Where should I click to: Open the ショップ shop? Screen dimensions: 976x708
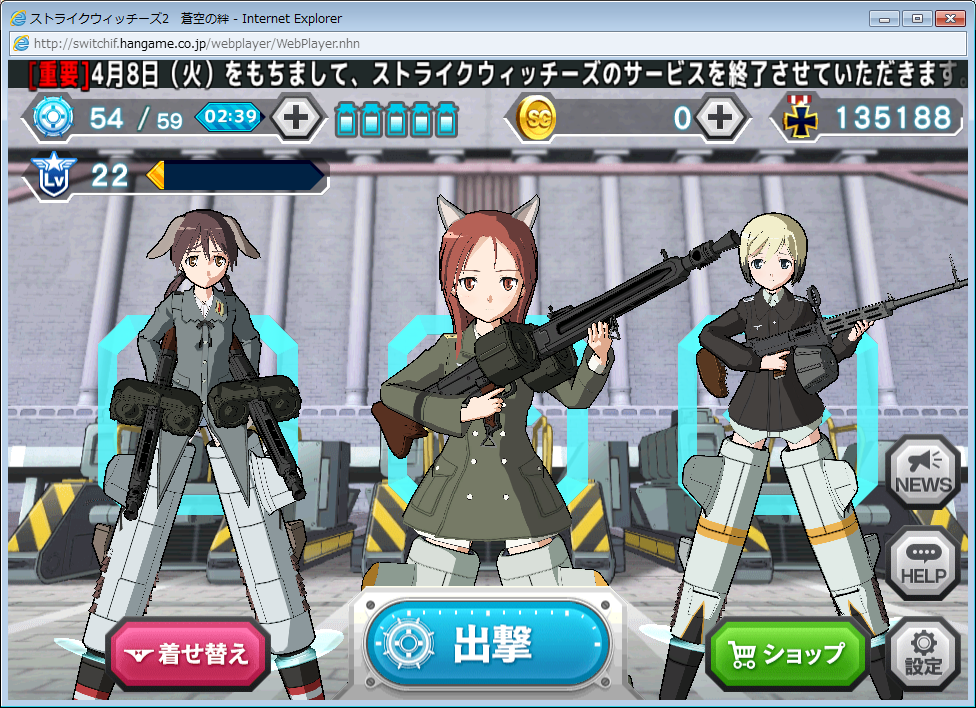pyautogui.click(x=787, y=654)
